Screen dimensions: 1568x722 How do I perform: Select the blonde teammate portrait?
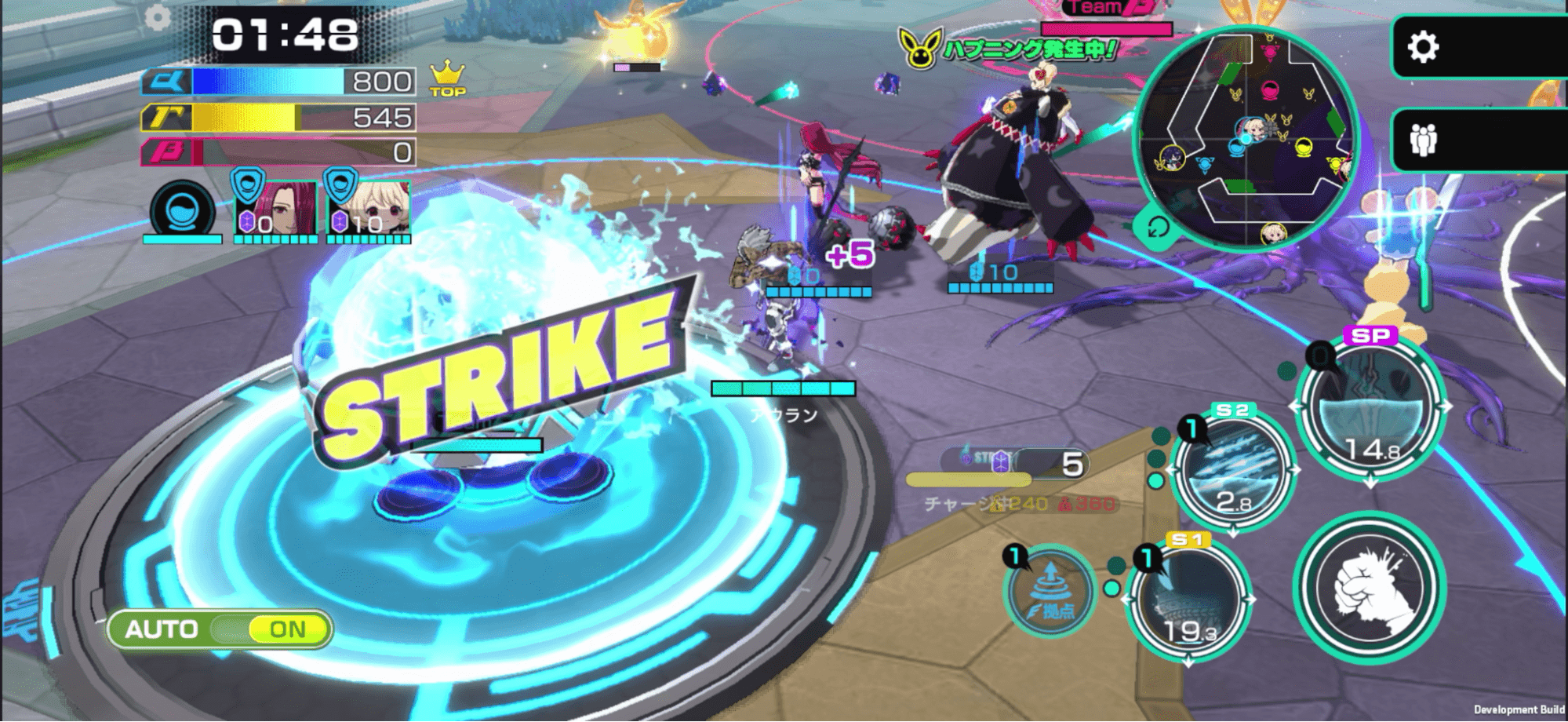tap(369, 208)
